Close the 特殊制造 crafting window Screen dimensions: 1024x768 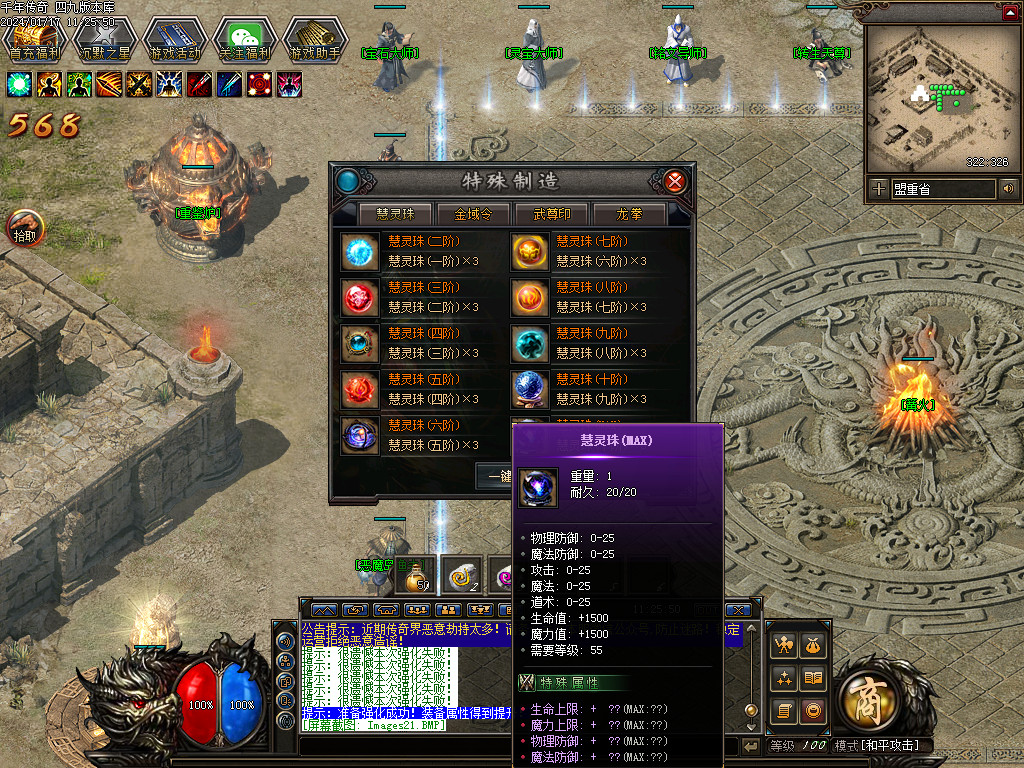point(676,181)
